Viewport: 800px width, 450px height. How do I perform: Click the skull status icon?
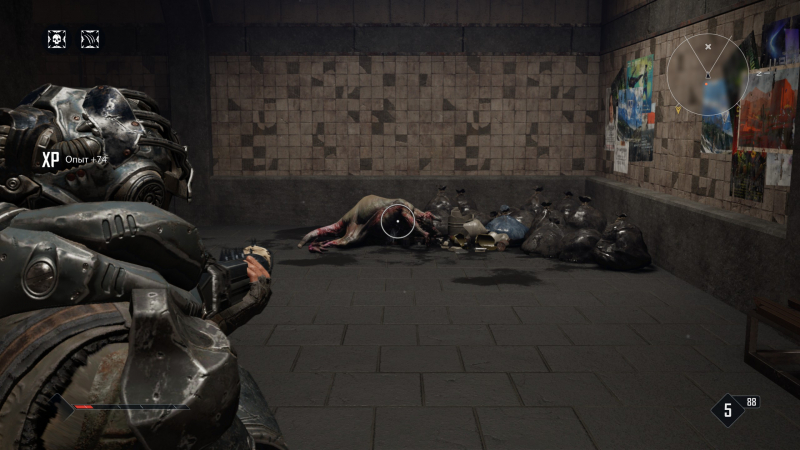[x=57, y=39]
